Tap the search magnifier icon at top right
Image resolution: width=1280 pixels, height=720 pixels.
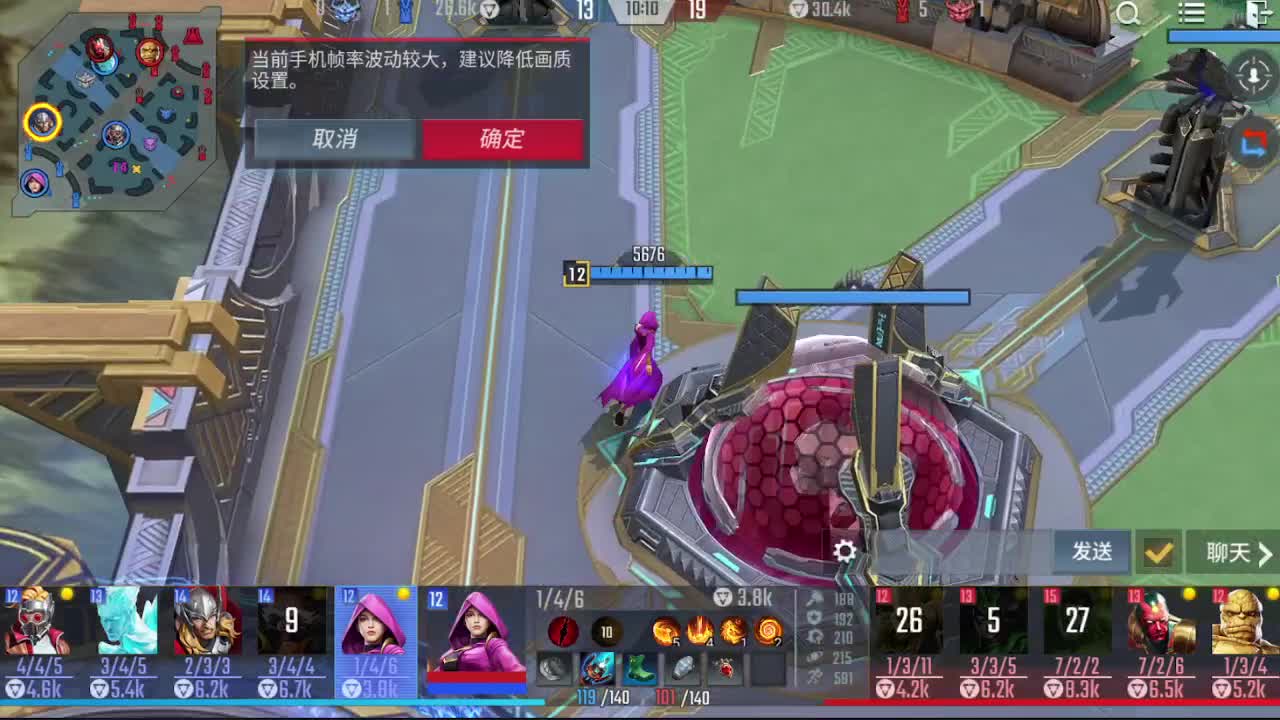[x=1128, y=13]
